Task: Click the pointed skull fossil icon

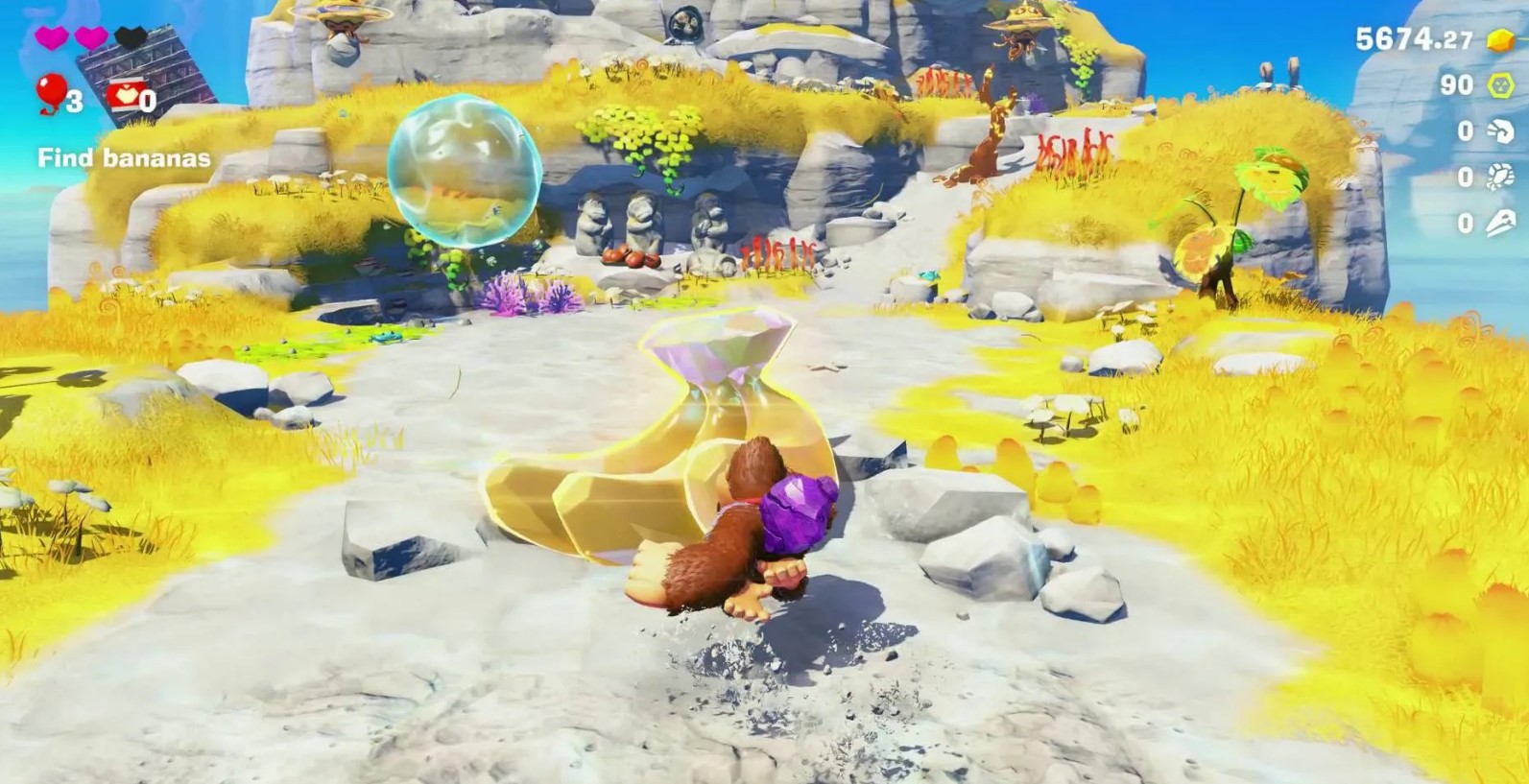Action: click(1500, 223)
